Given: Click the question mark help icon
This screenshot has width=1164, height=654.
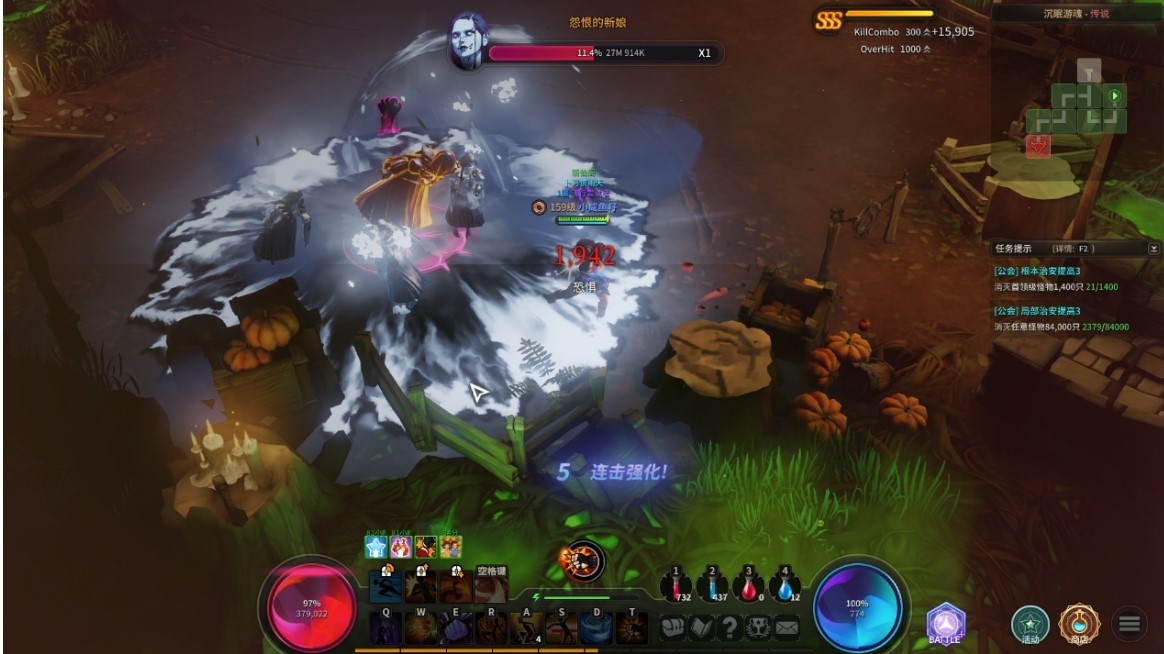Looking at the screenshot, I should 730,628.
